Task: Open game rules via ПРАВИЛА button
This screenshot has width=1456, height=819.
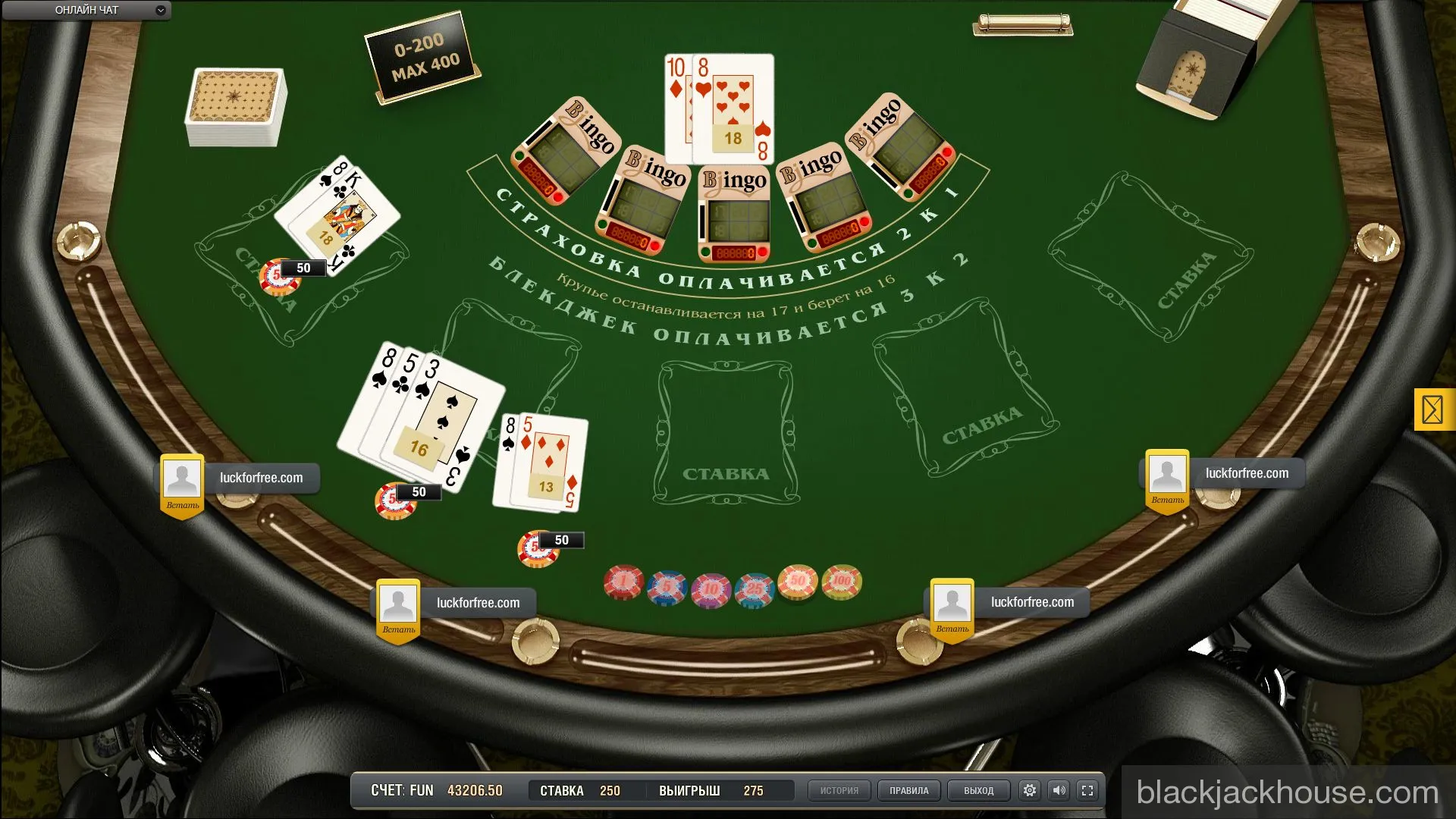Action: 908,790
